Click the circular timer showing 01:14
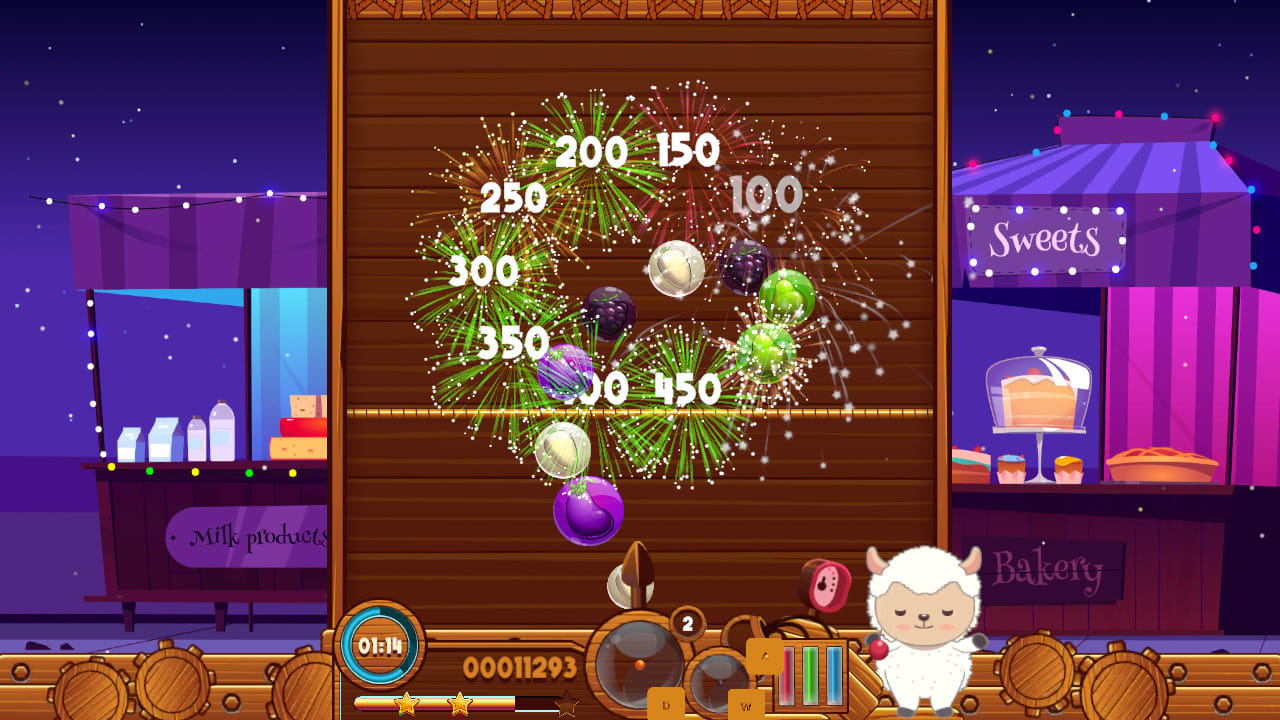Viewport: 1280px width, 720px height. (379, 645)
